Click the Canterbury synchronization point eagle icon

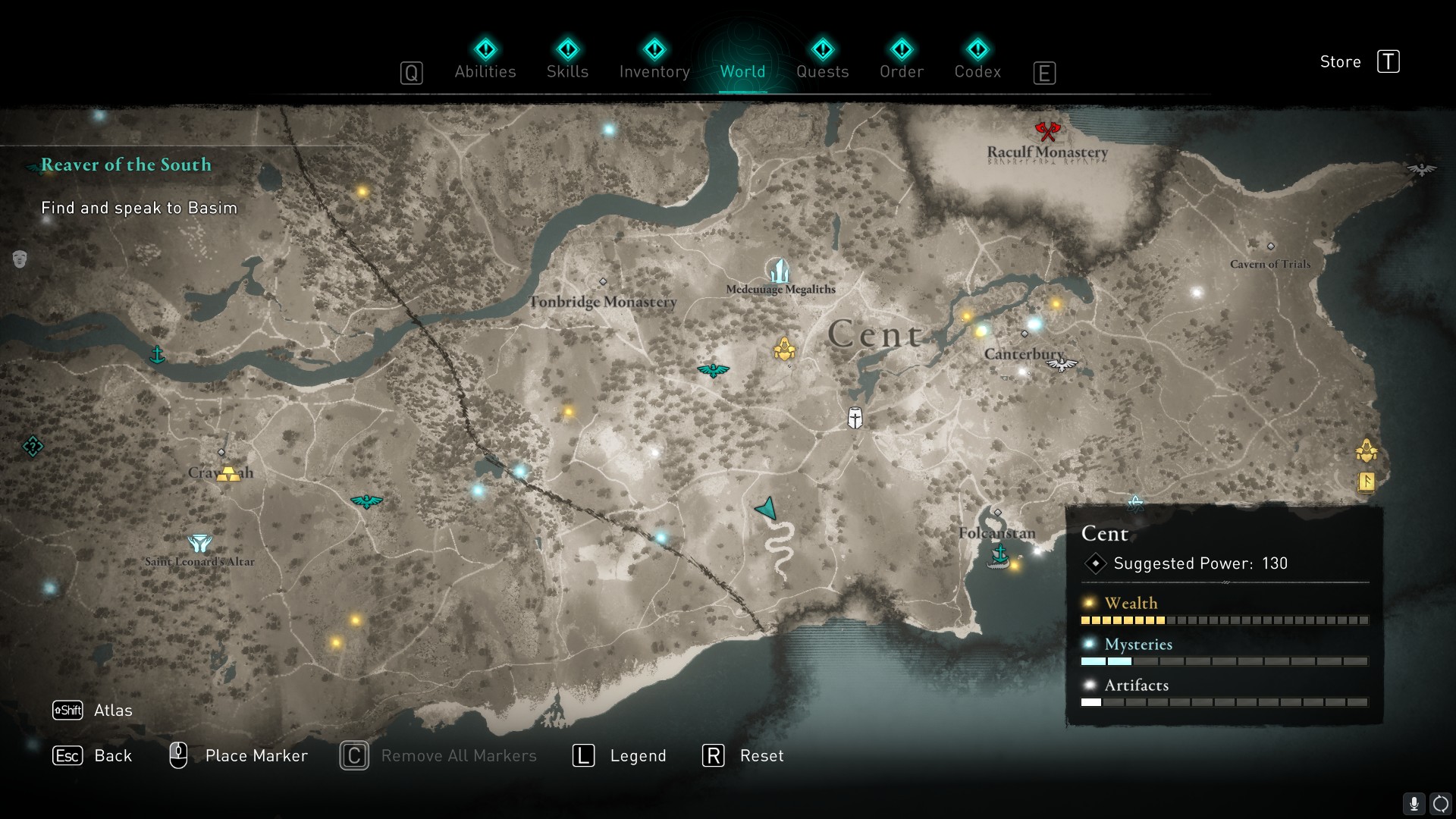pyautogui.click(x=1062, y=366)
